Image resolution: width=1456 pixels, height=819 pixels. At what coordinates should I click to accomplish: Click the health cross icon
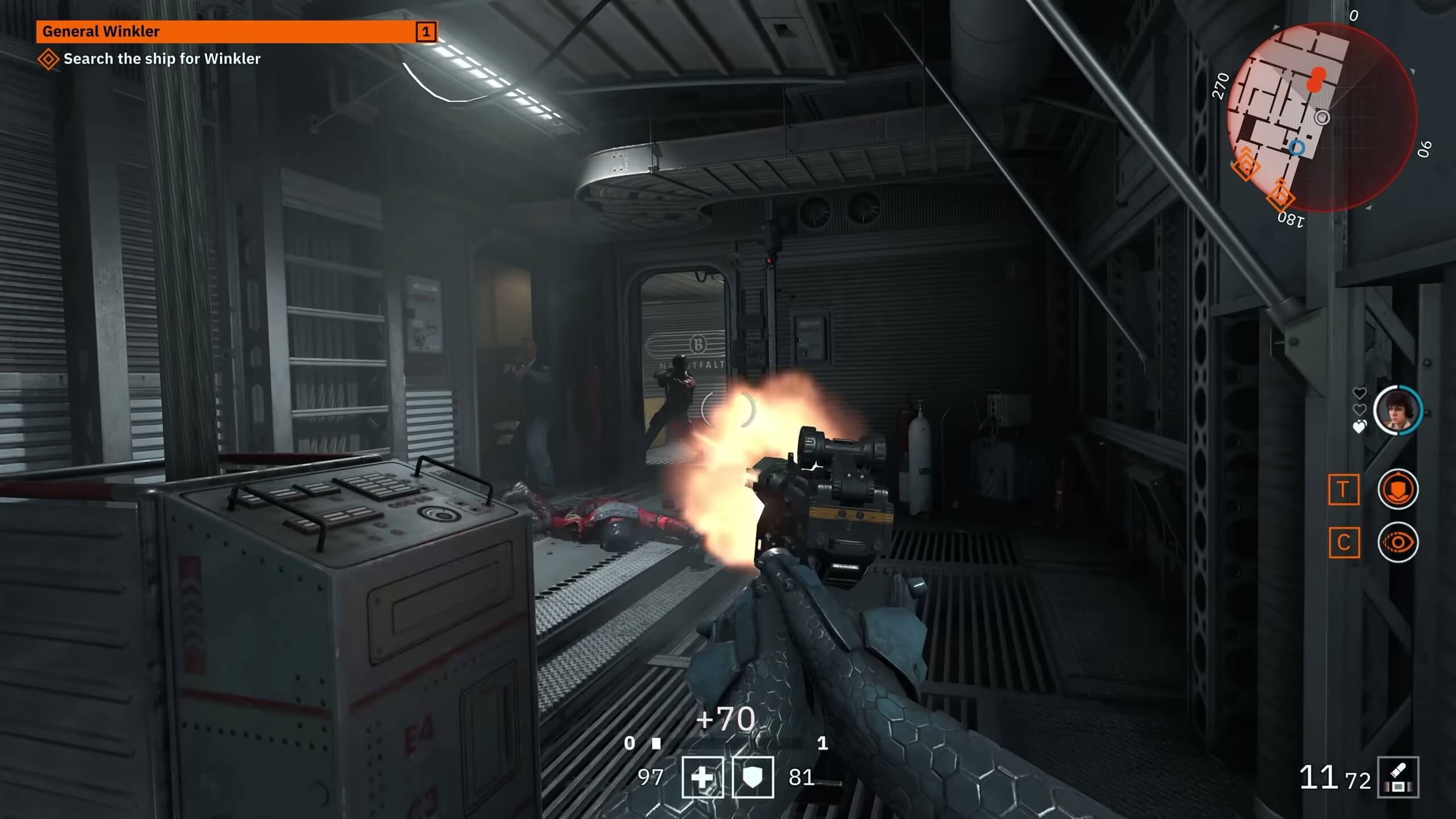click(x=703, y=777)
